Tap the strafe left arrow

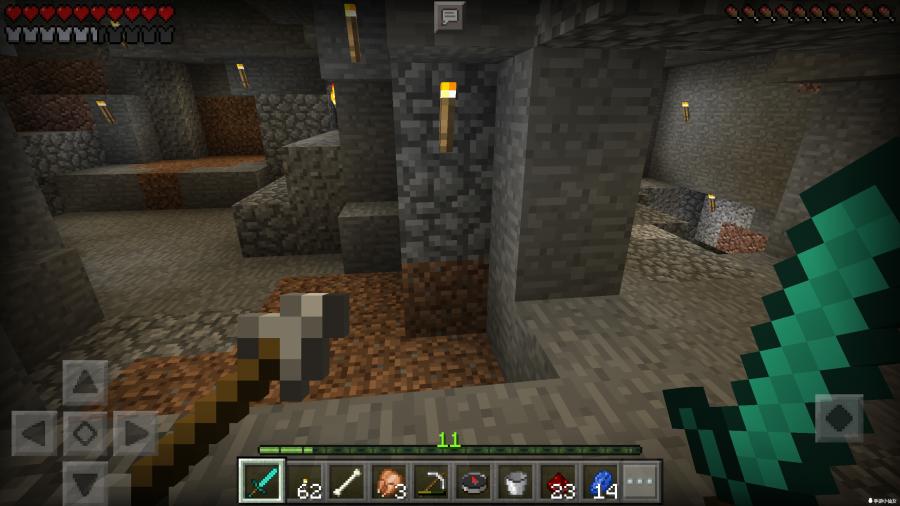(x=34, y=433)
